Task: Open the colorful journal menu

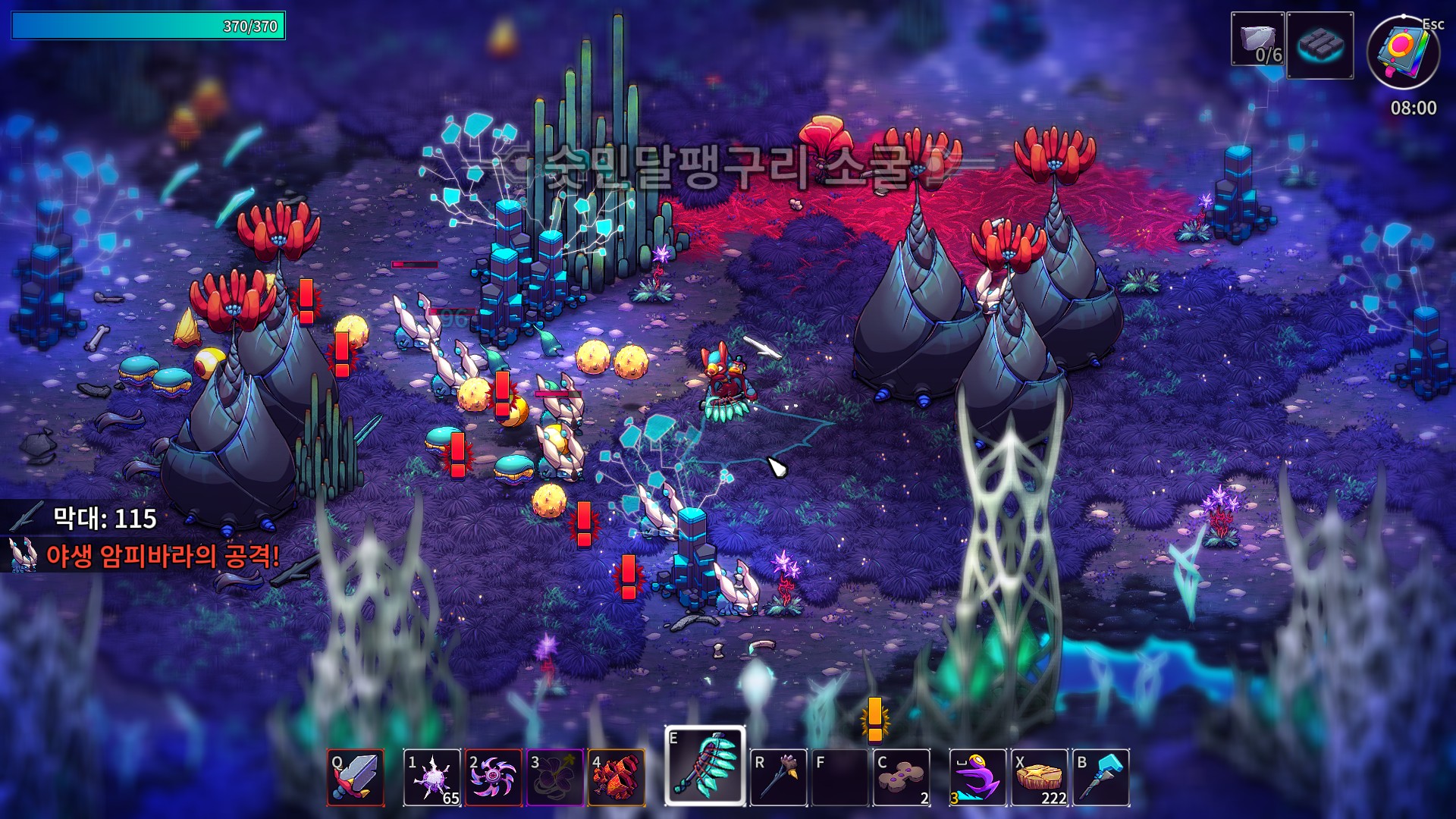Action: coord(1403,52)
